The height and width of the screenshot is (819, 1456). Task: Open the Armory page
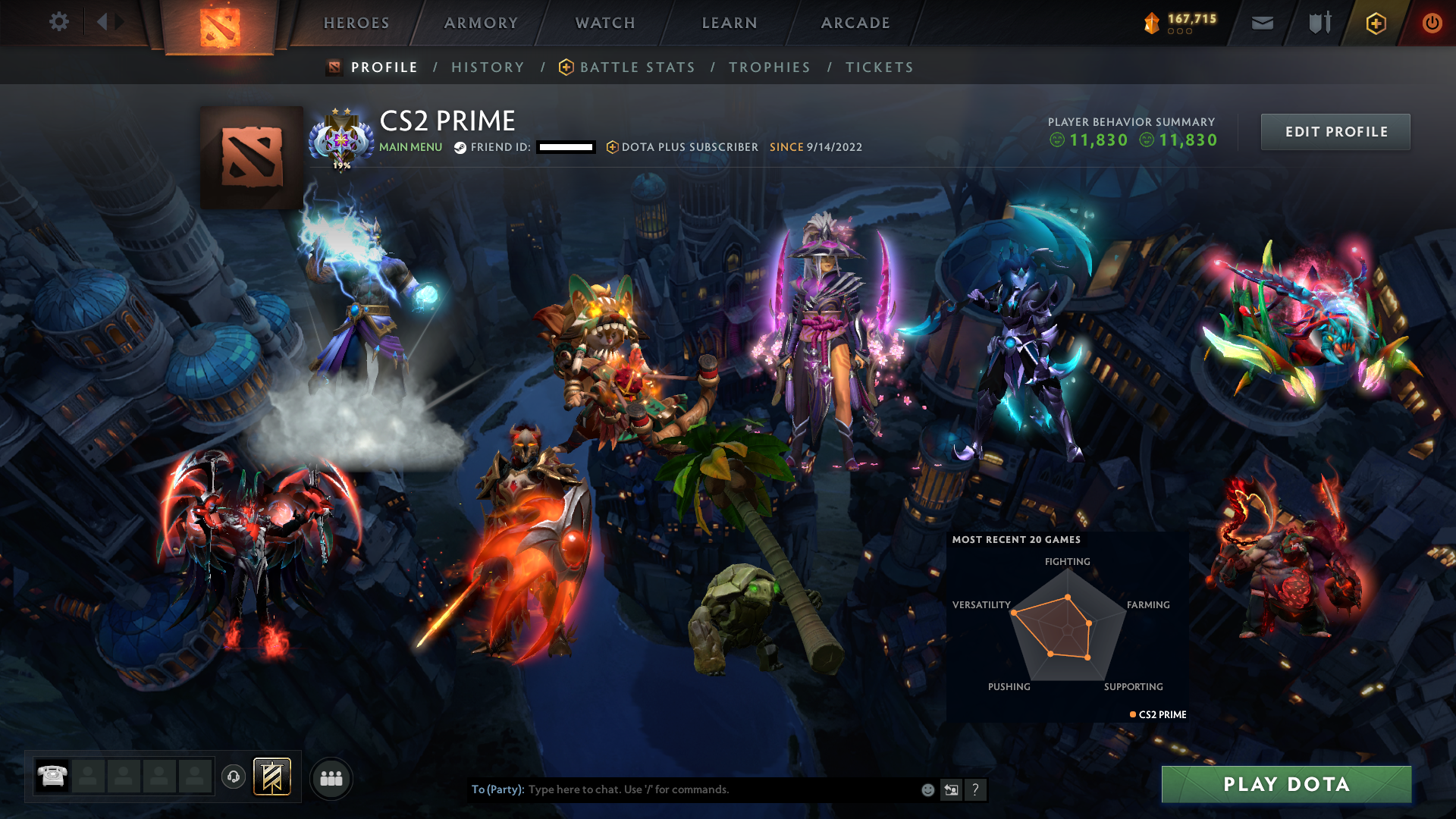click(x=481, y=23)
